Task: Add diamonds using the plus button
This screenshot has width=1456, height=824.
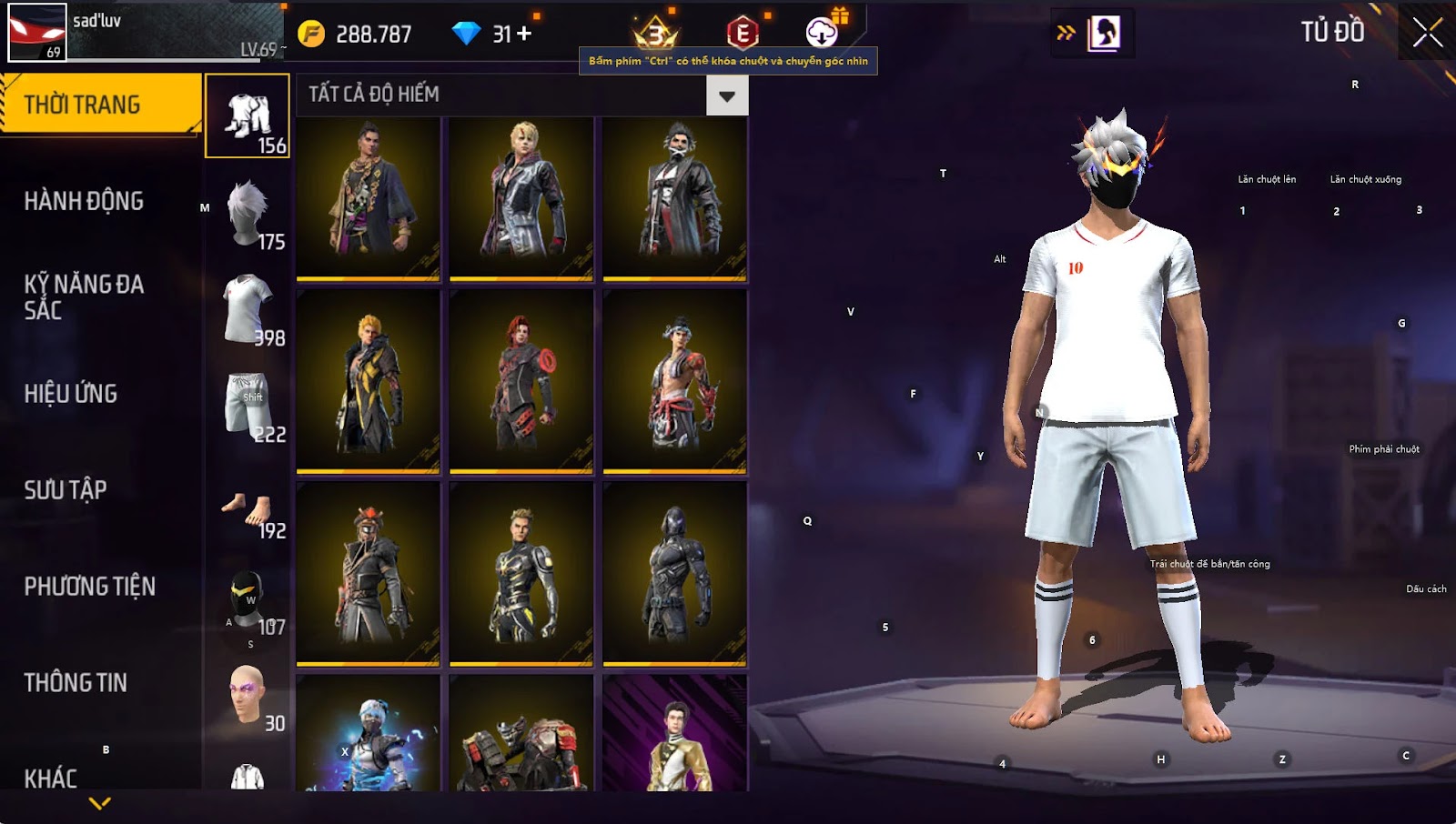Action: [524, 34]
